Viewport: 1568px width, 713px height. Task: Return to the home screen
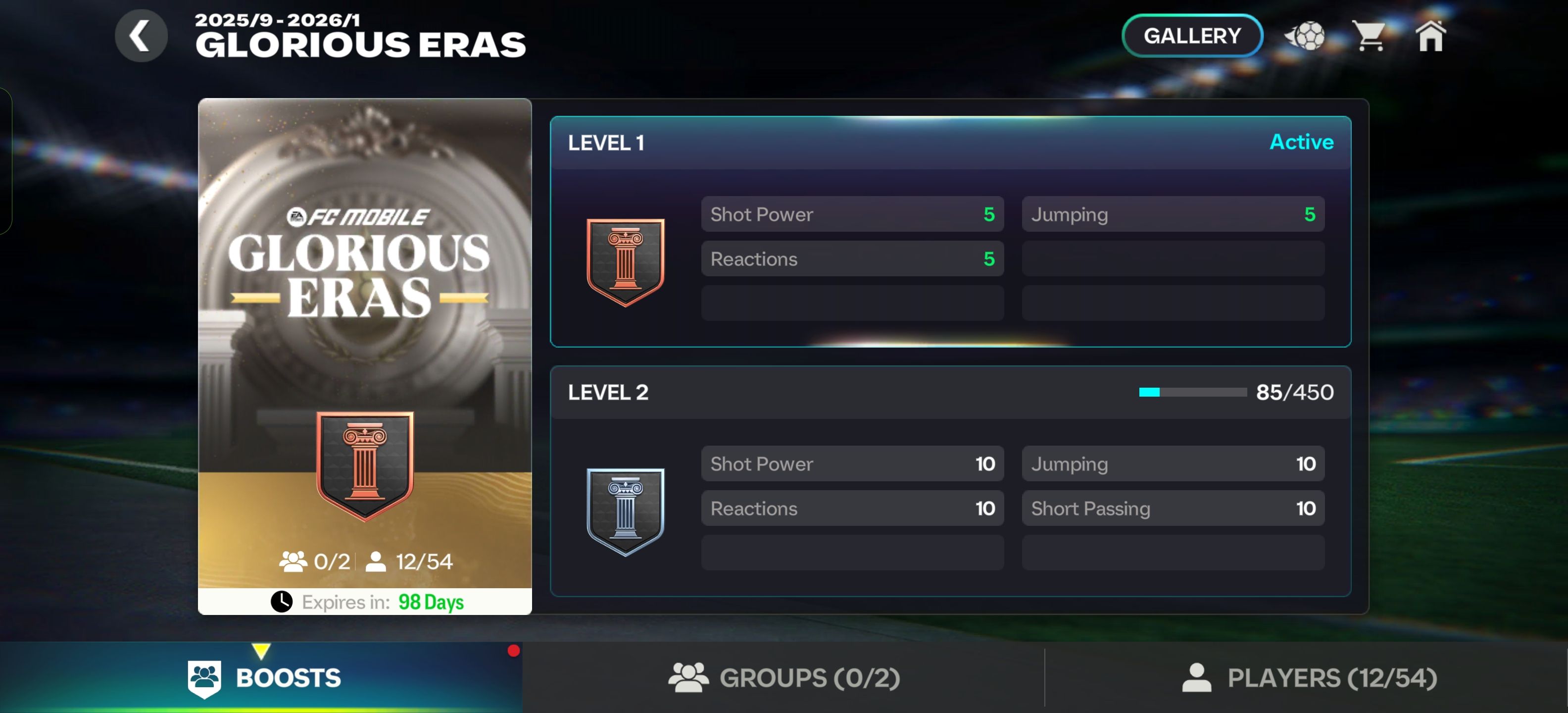point(1430,36)
